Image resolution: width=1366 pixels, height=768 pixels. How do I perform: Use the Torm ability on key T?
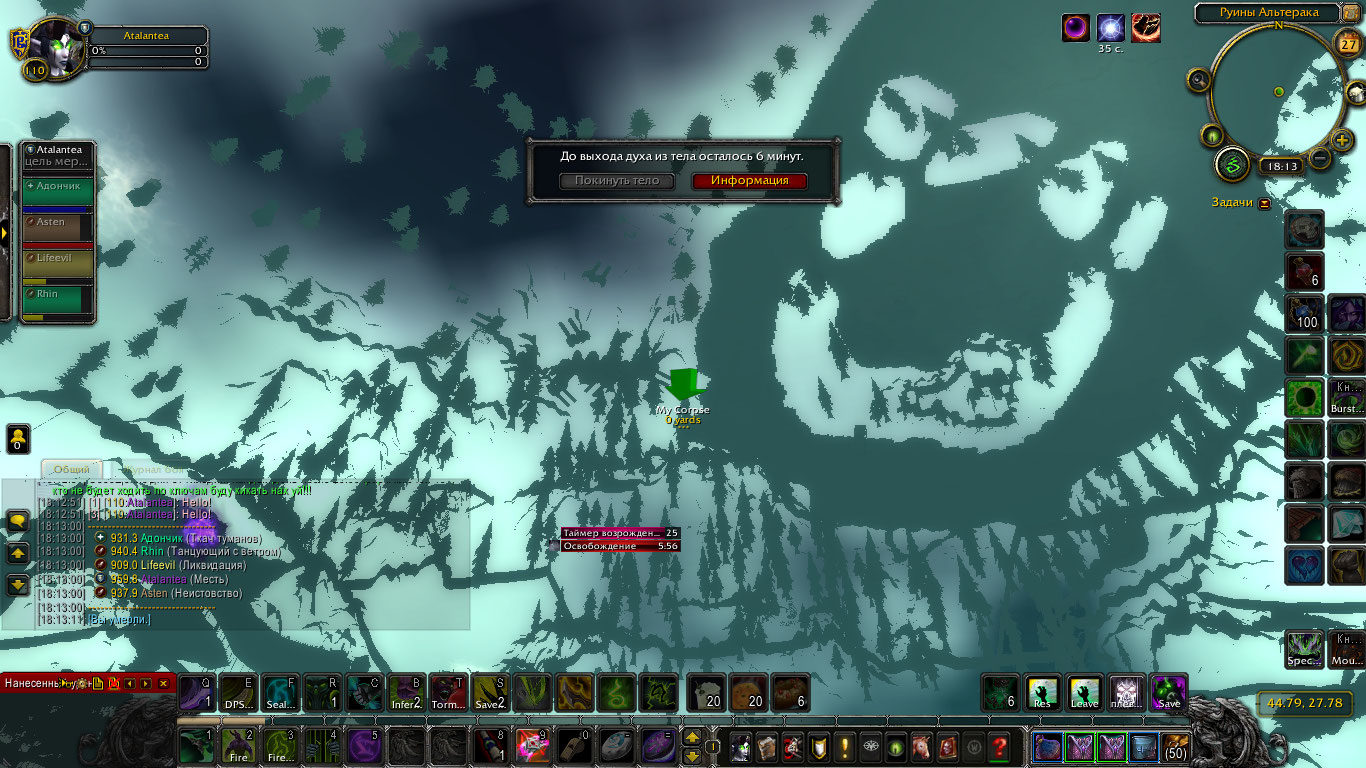click(447, 692)
